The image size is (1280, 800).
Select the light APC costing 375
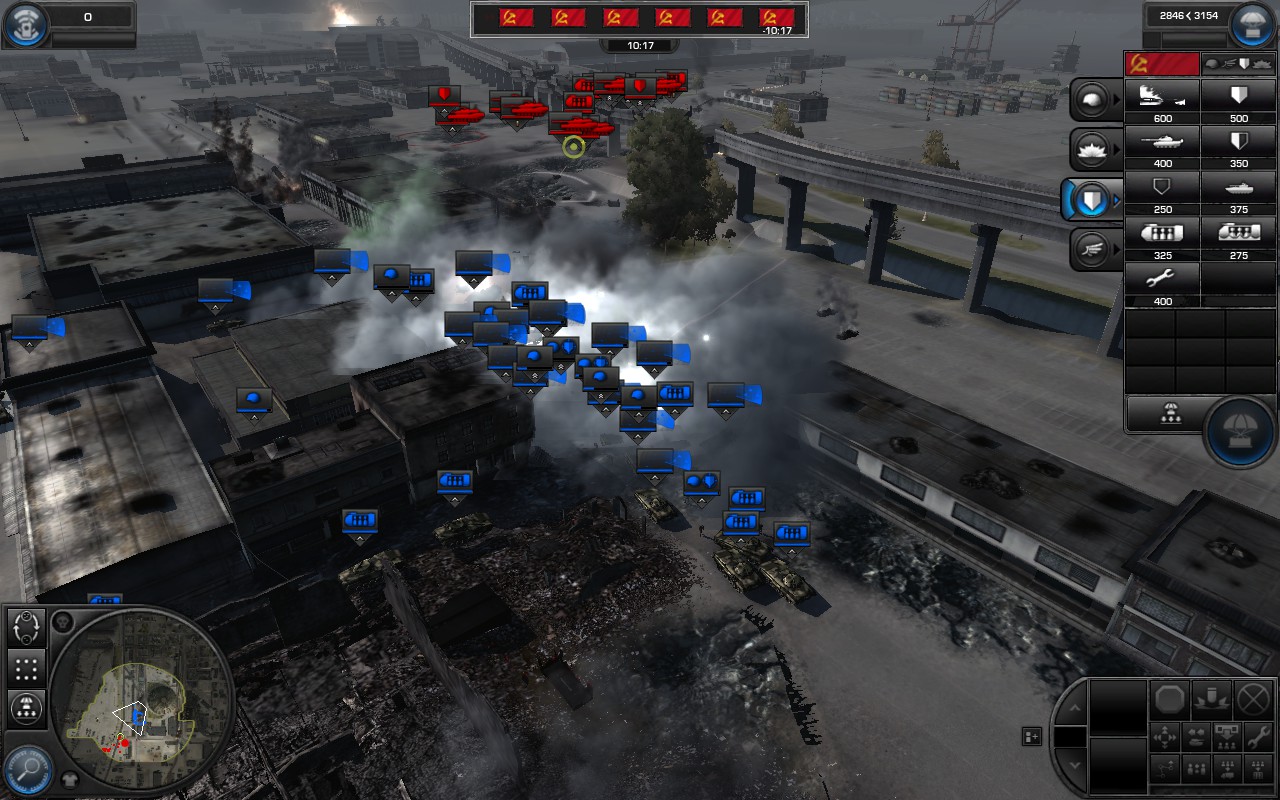pyautogui.click(x=1240, y=188)
